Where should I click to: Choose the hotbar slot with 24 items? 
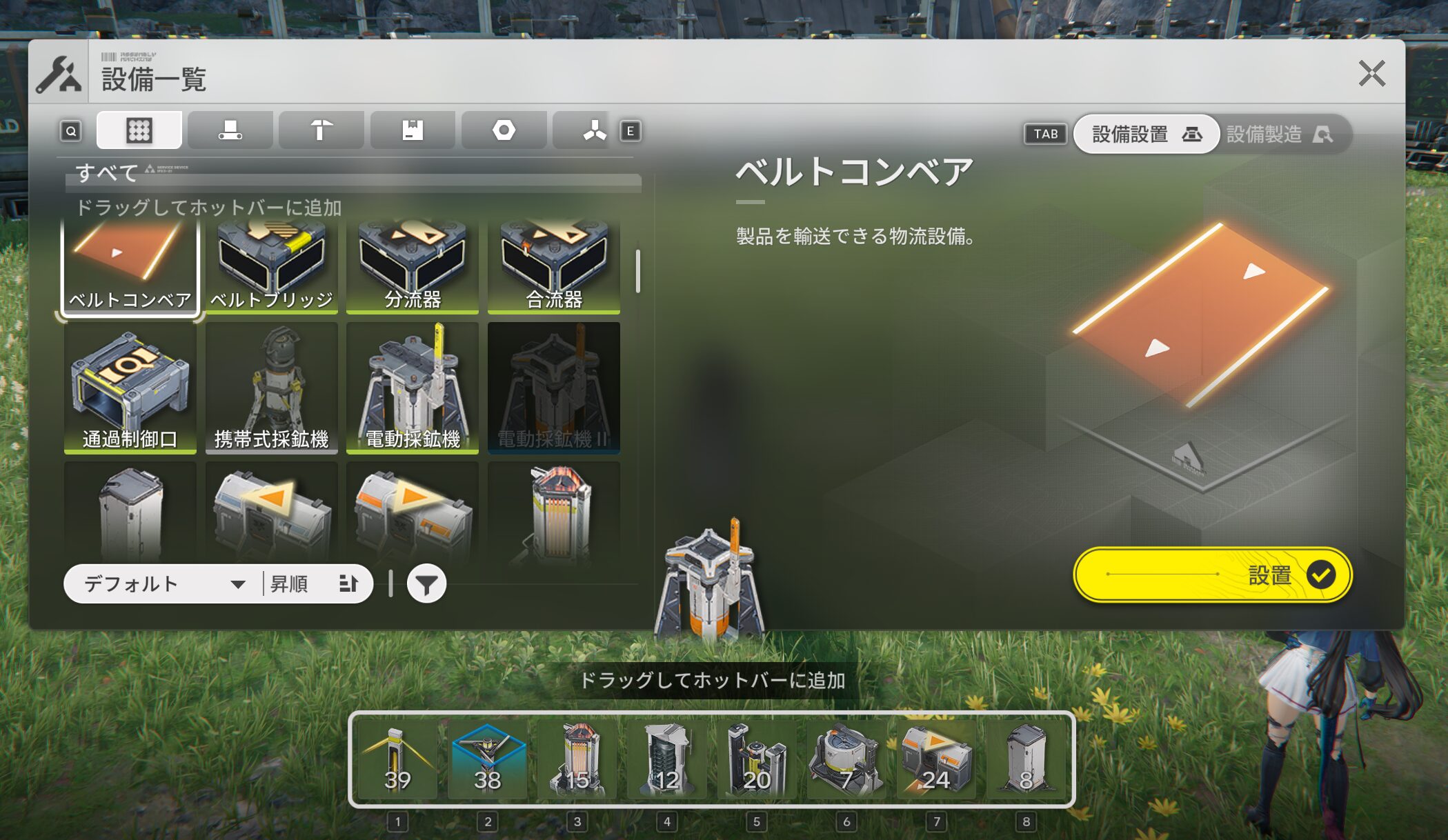point(936,759)
